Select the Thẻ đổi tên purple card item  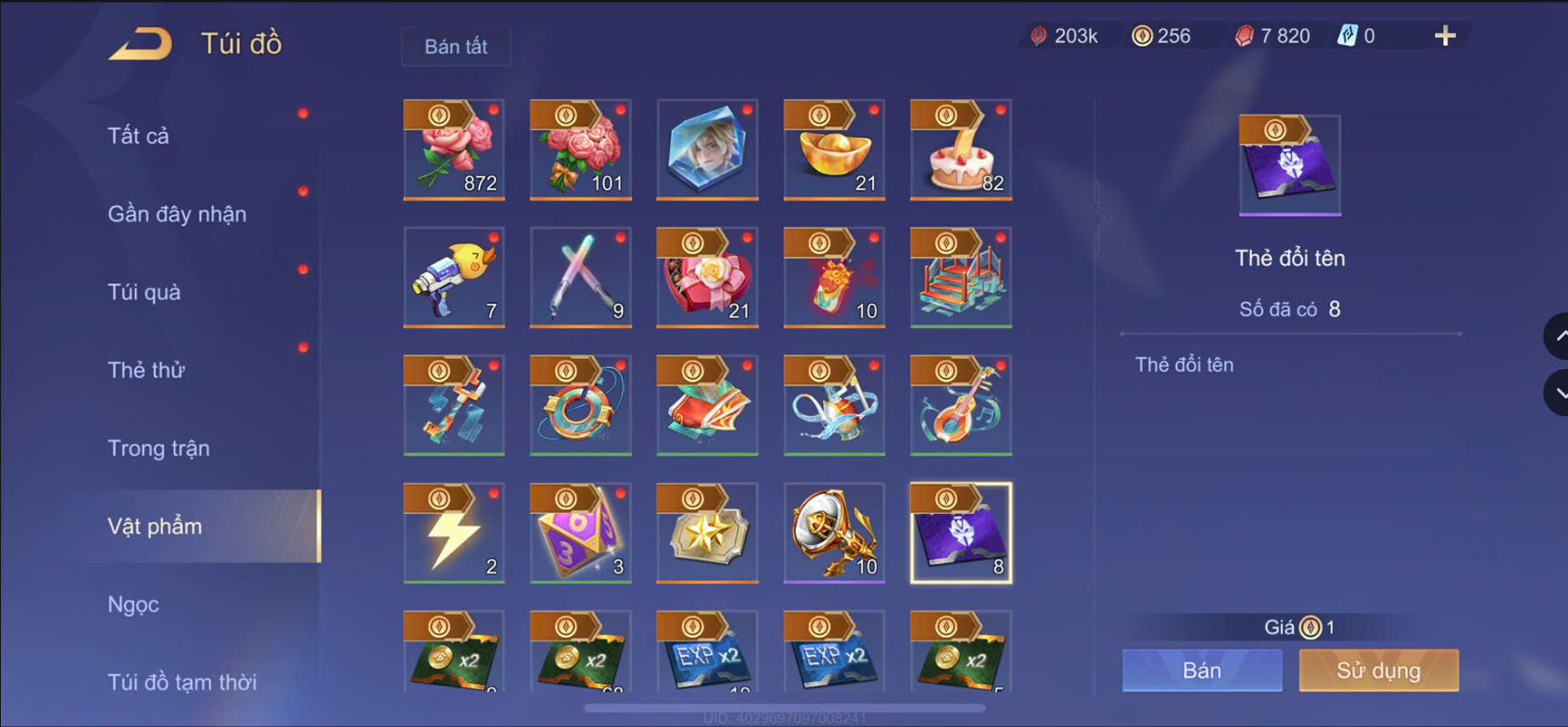(962, 534)
